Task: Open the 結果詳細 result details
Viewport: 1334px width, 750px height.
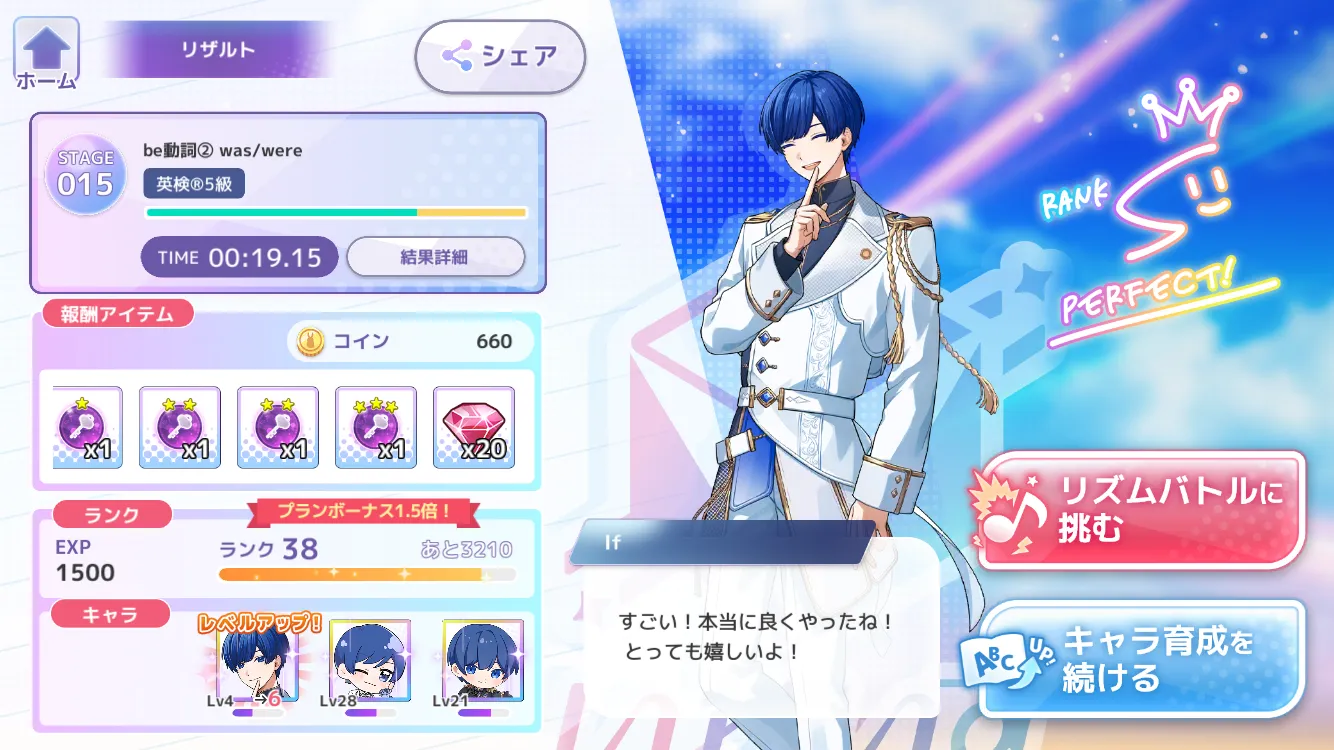Action: tap(435, 257)
